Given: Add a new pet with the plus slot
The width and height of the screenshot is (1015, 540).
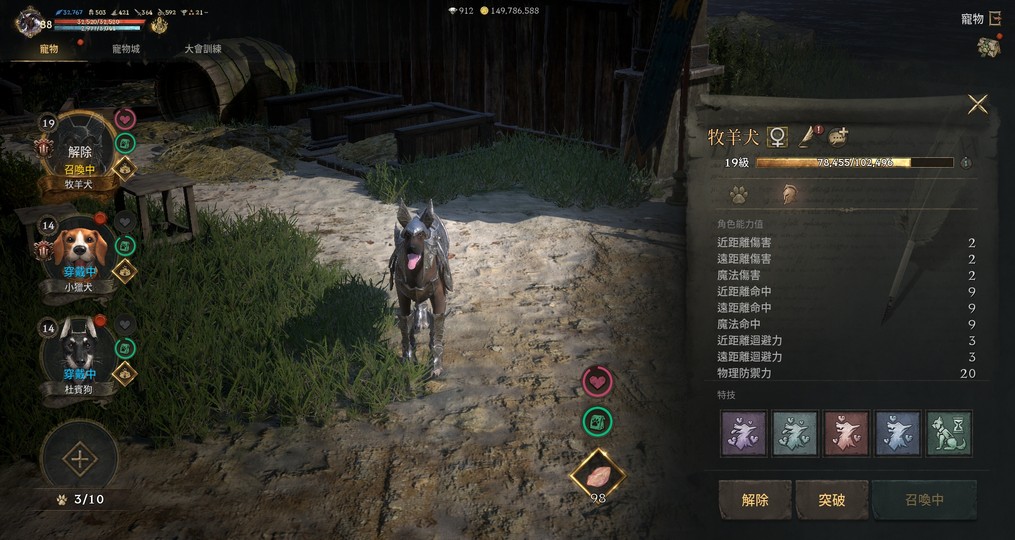Looking at the screenshot, I should (79, 460).
